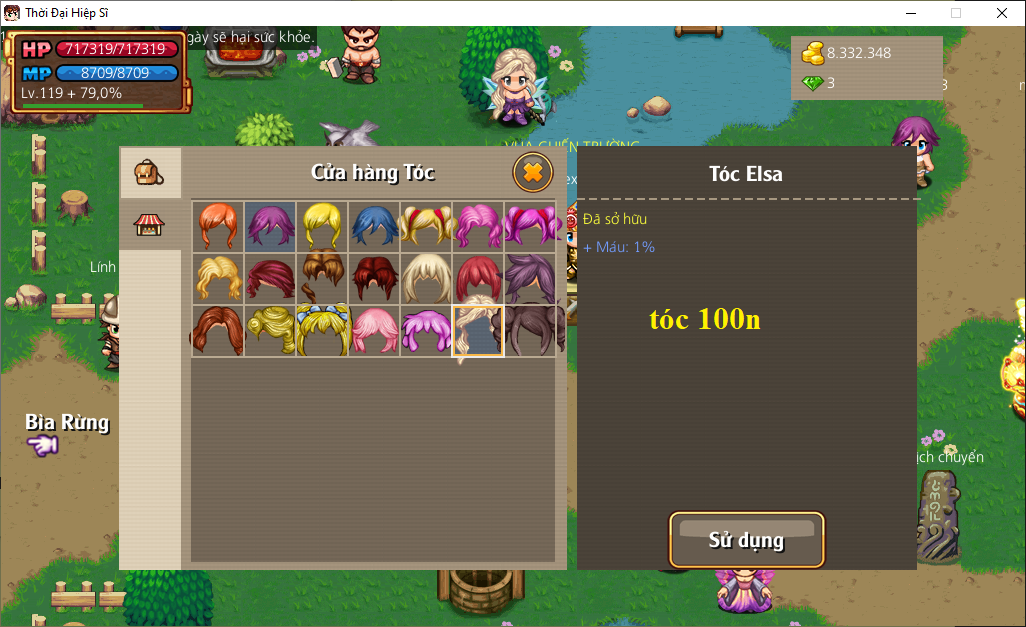Choose the magenta pigtails with red ties
The width and height of the screenshot is (1026, 627).
(530, 226)
